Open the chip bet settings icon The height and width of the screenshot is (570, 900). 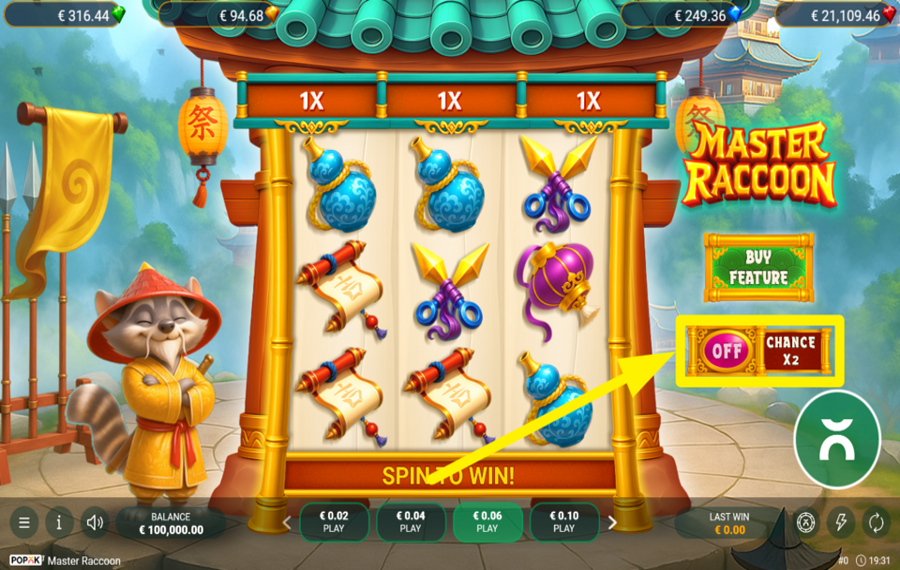coord(806,522)
